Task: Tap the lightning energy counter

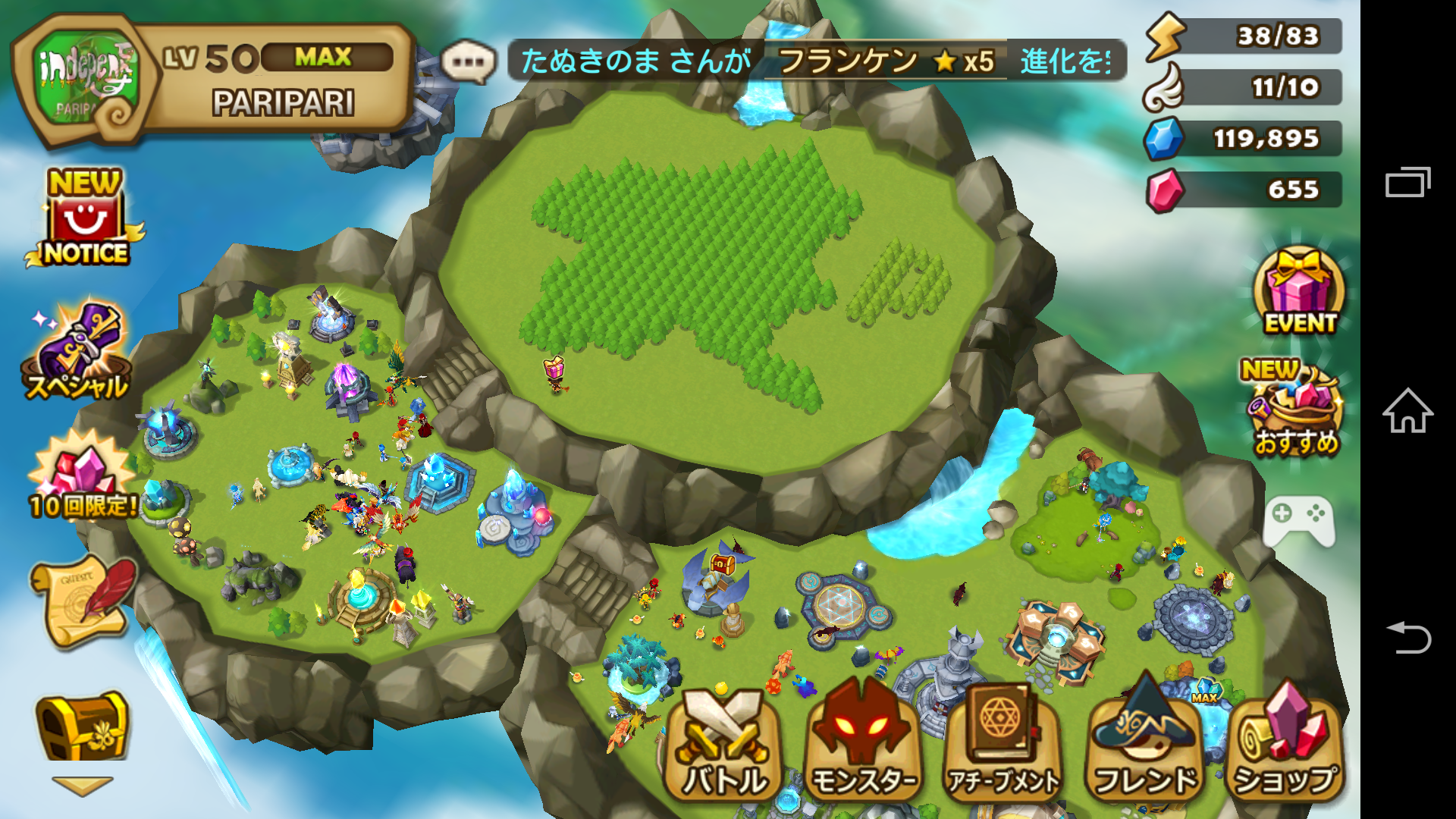Action: pyautogui.click(x=1244, y=36)
